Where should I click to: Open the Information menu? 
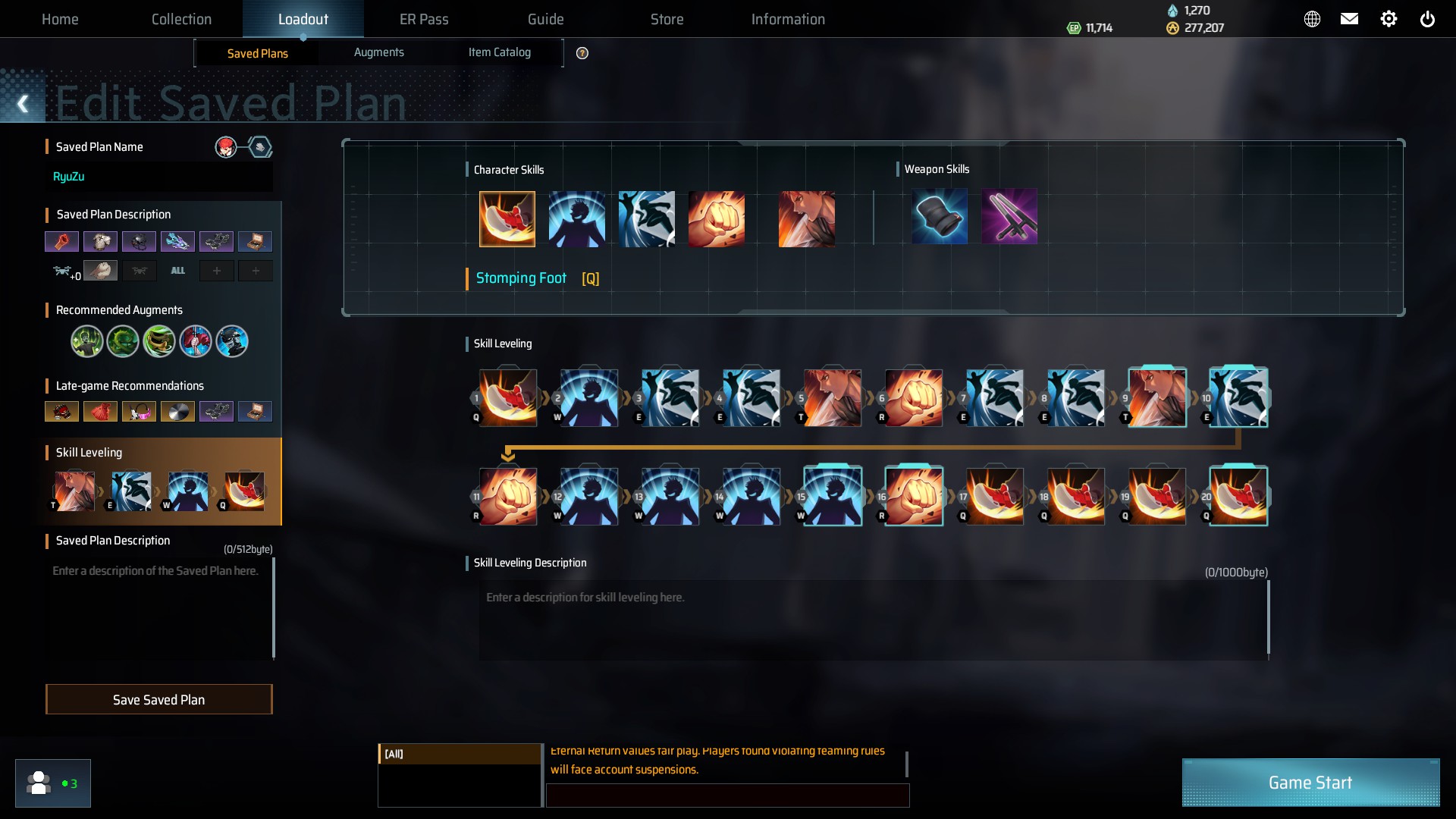click(788, 19)
